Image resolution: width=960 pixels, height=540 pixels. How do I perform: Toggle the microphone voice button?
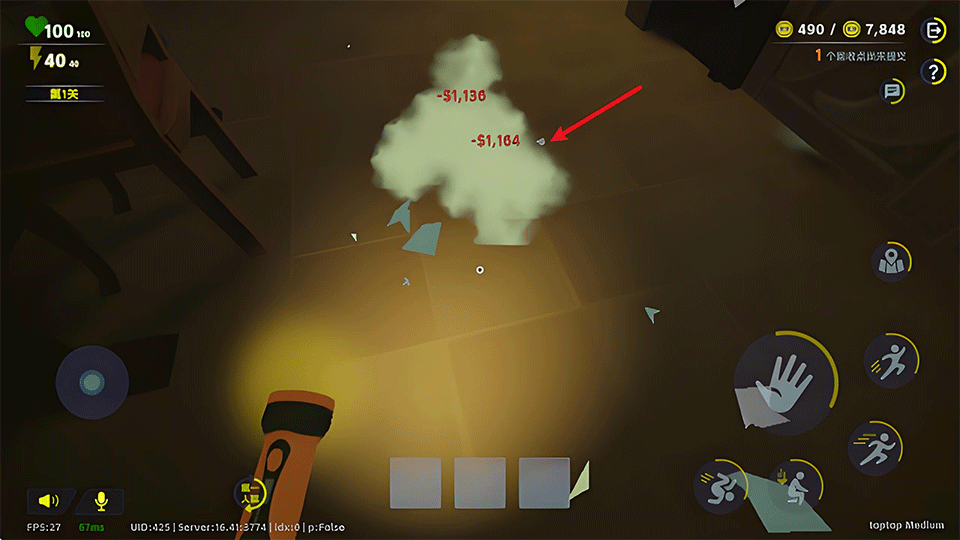[101, 501]
